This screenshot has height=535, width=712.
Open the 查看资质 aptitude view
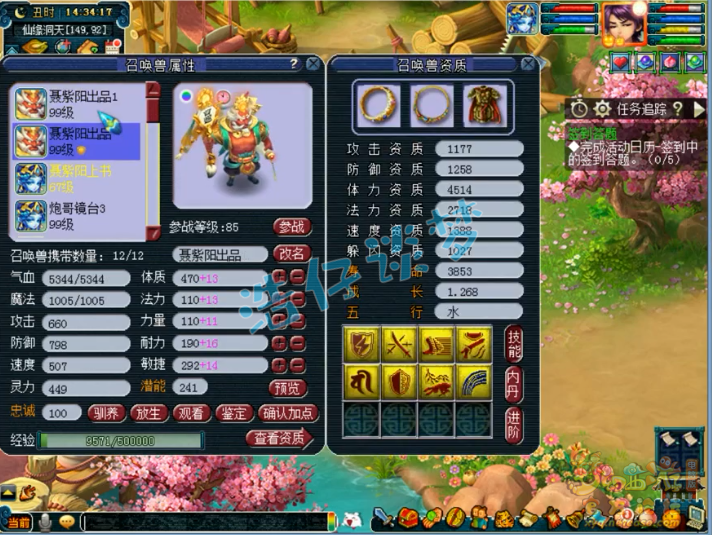click(x=279, y=438)
